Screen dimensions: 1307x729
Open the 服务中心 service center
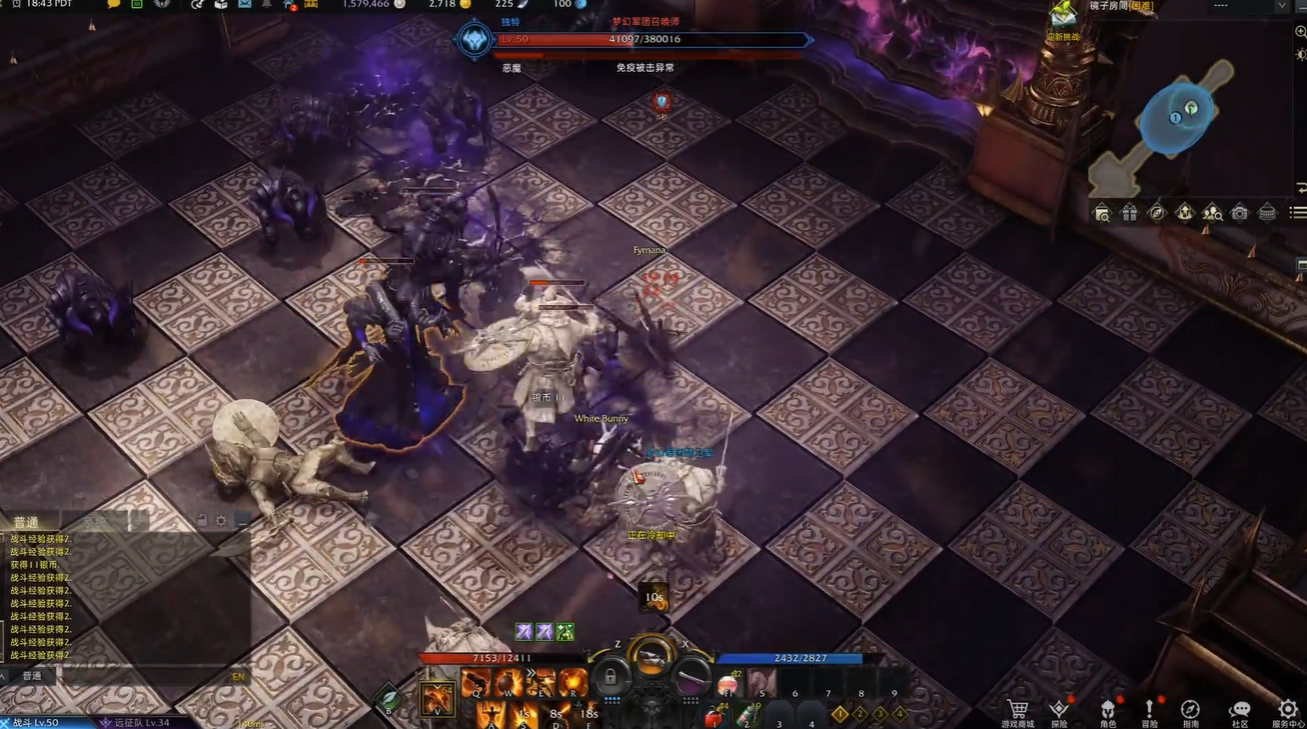pyautogui.click(x=1287, y=710)
